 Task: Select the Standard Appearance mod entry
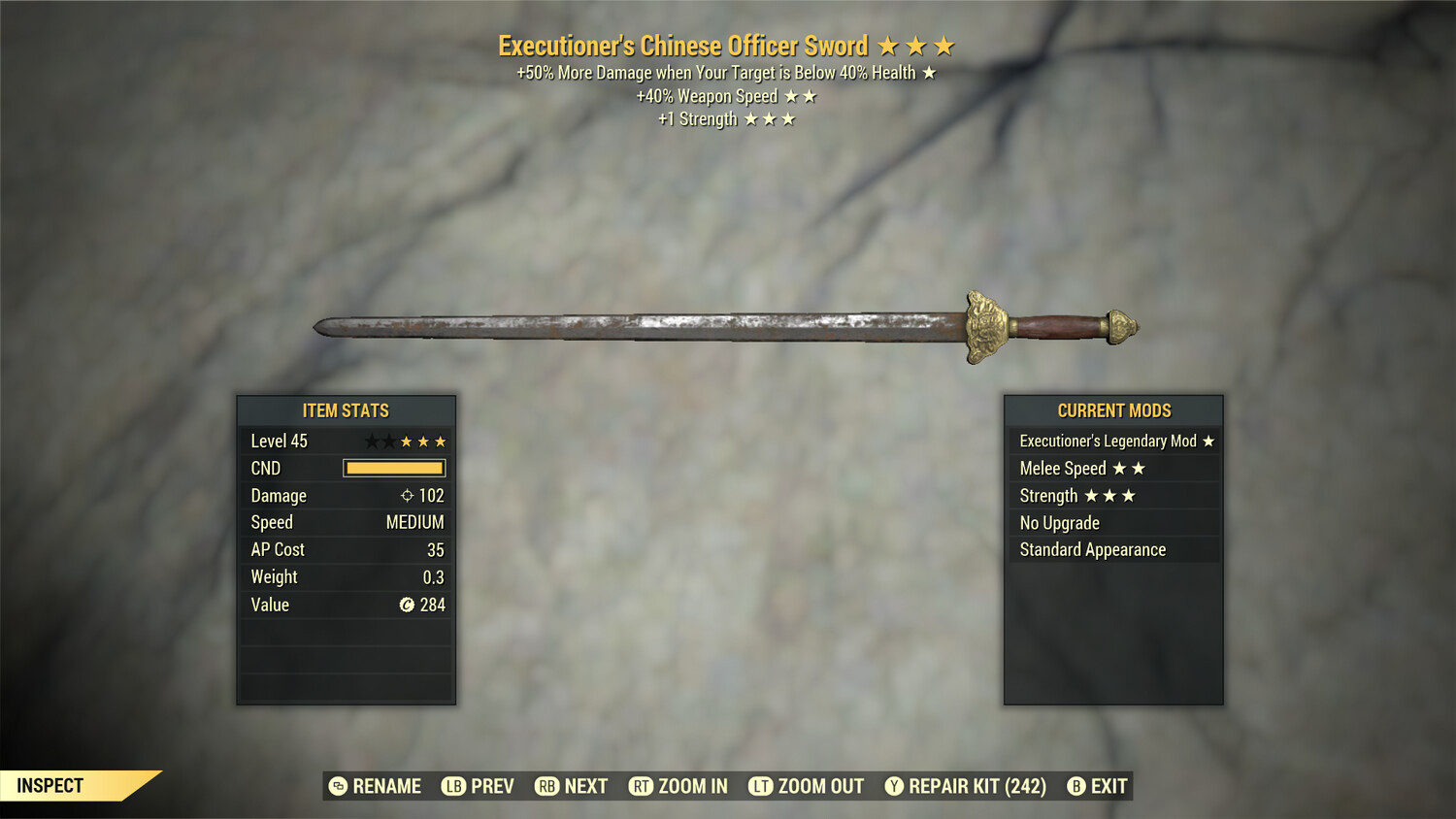click(x=1091, y=549)
